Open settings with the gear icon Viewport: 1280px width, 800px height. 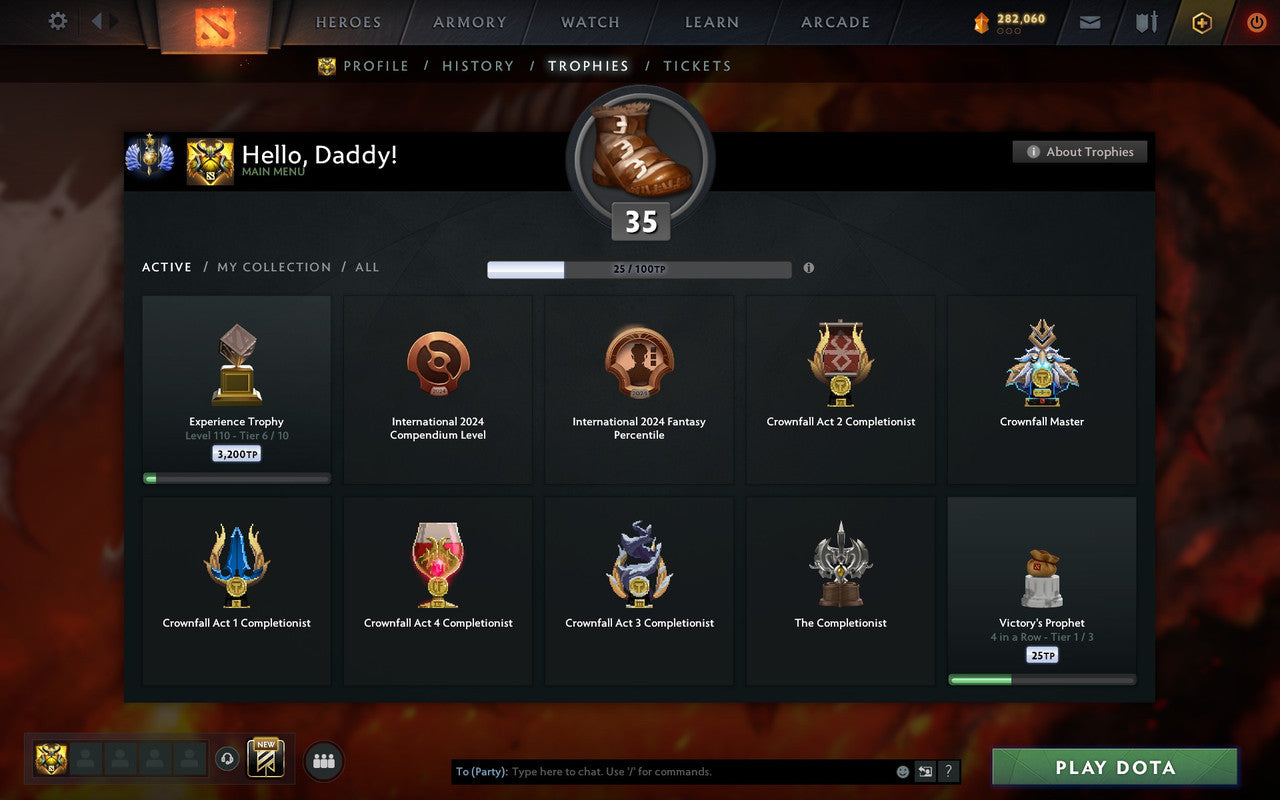[x=57, y=21]
